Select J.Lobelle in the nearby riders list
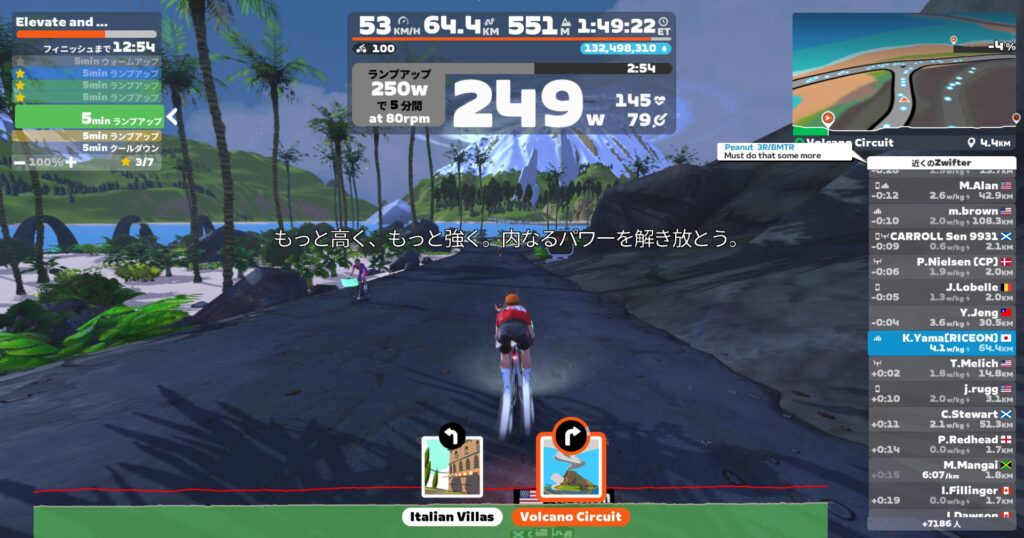This screenshot has height=538, width=1024. [x=941, y=291]
